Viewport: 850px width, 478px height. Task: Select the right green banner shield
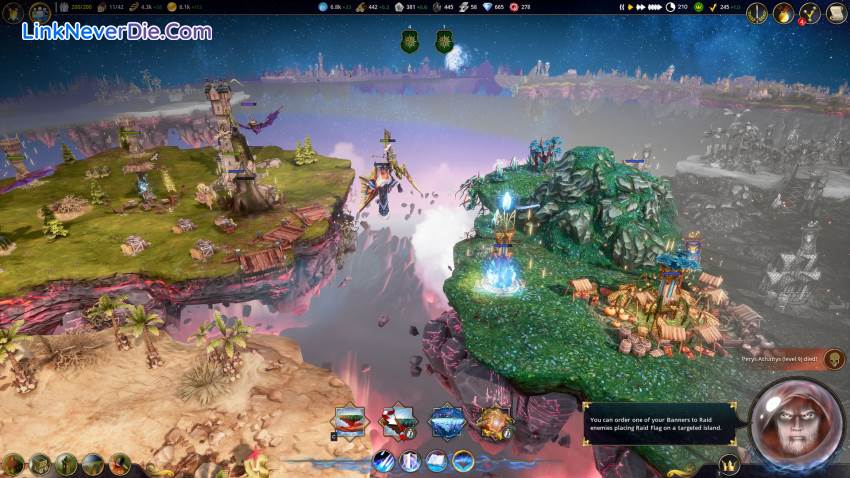(443, 41)
